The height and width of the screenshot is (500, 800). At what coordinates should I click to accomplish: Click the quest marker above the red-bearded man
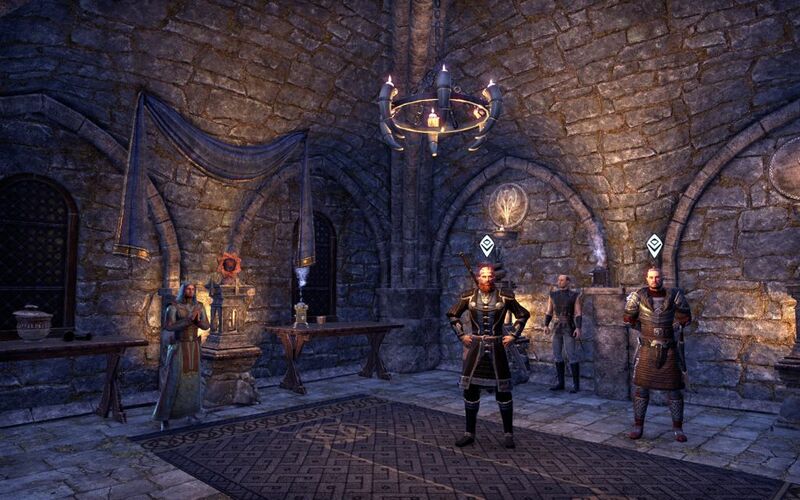(x=487, y=245)
